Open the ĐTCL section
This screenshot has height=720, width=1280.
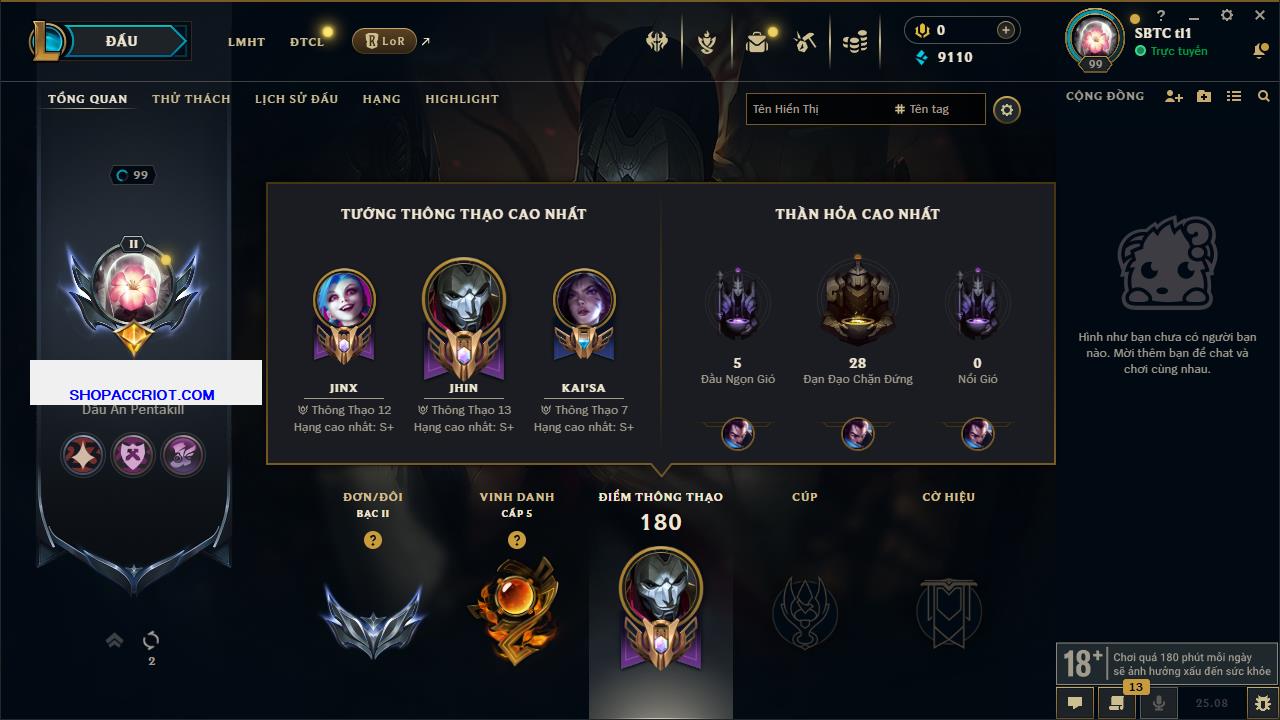pos(307,42)
